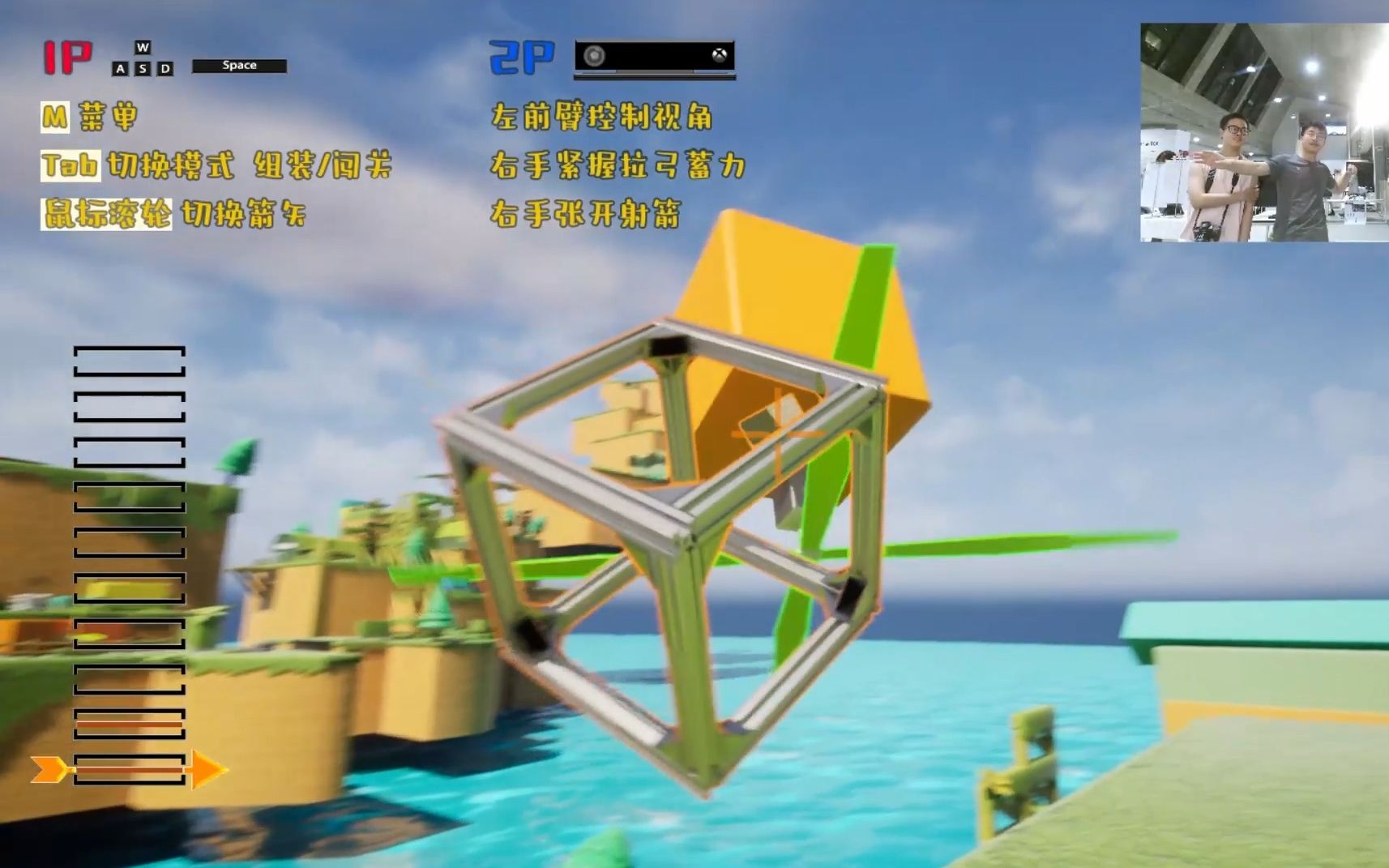Select the Kinect camera icon beside 2P
1389x868 pixels.
pyautogui.click(x=594, y=57)
